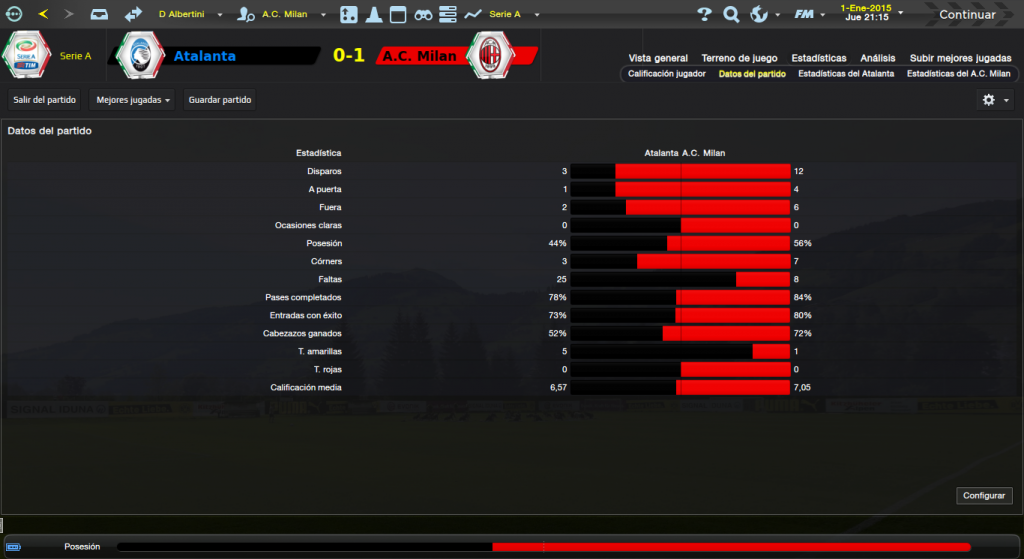Show the Análisis tab
The image size is (1024, 559).
[877, 58]
